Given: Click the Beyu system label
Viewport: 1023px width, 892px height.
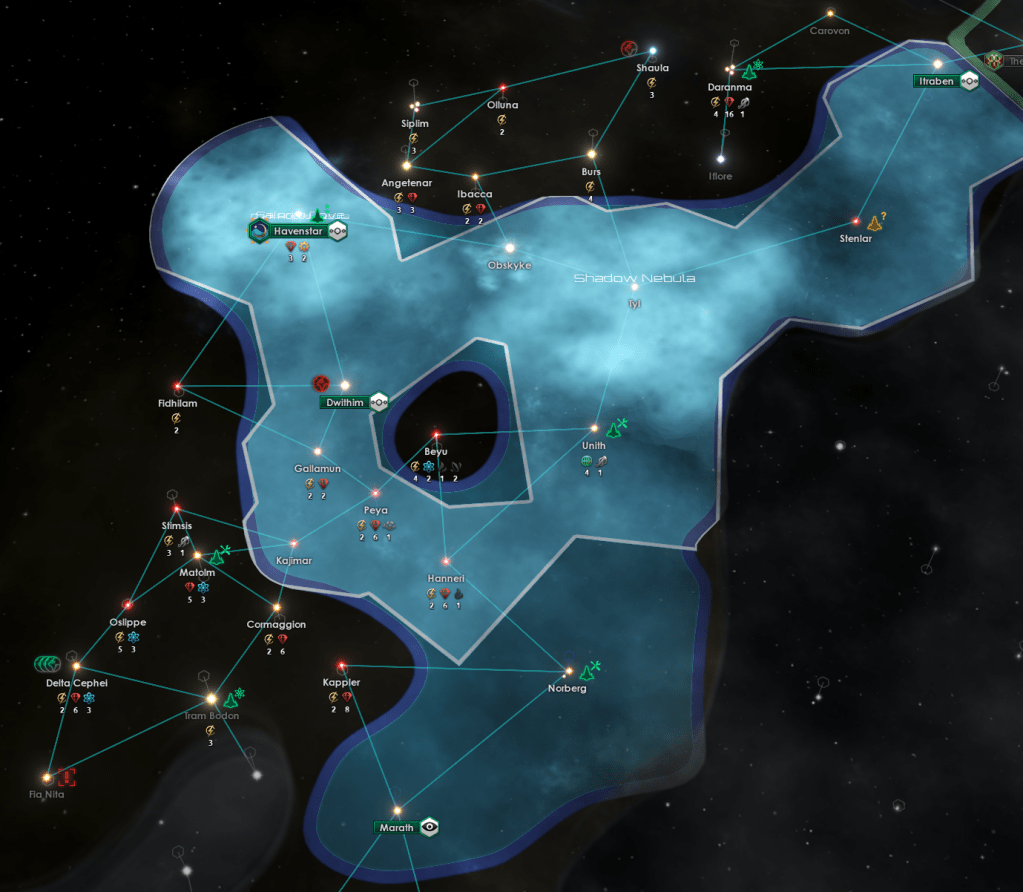Looking at the screenshot, I should 436,452.
